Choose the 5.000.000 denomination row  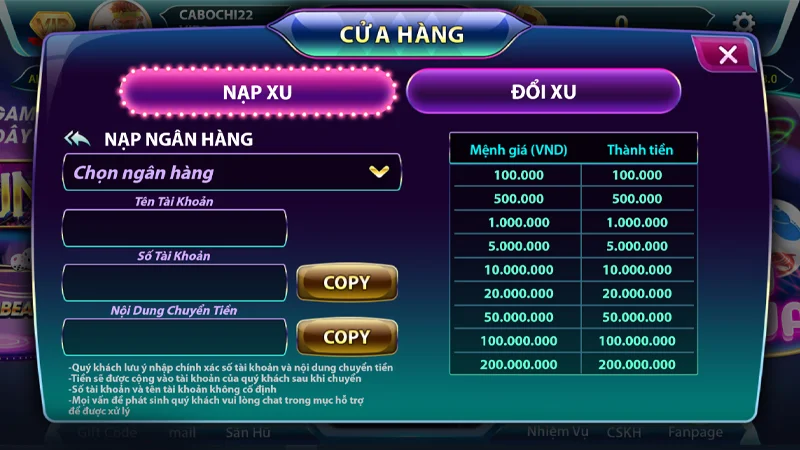pos(573,246)
